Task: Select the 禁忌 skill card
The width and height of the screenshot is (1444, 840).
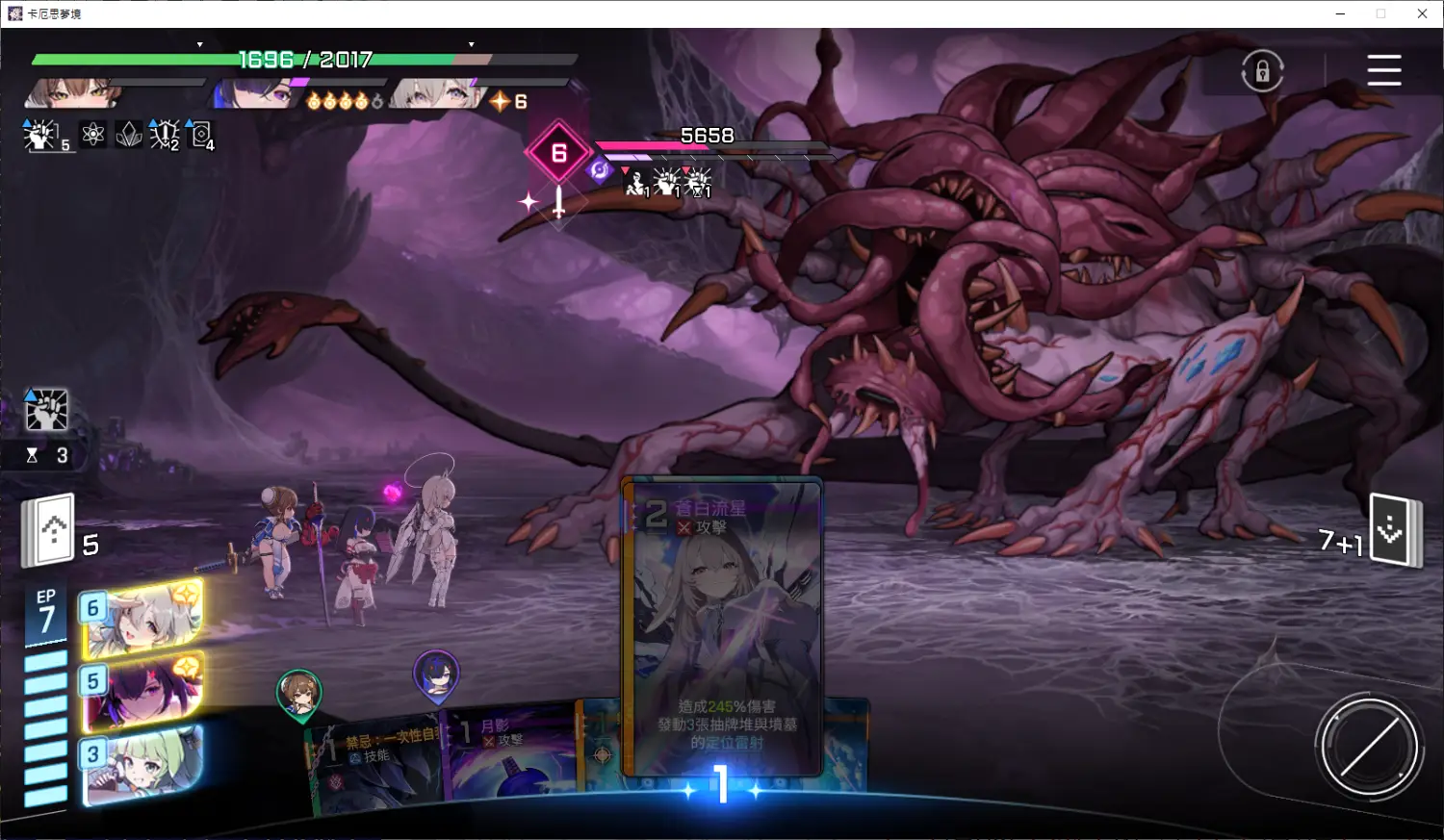Action: 375,765
